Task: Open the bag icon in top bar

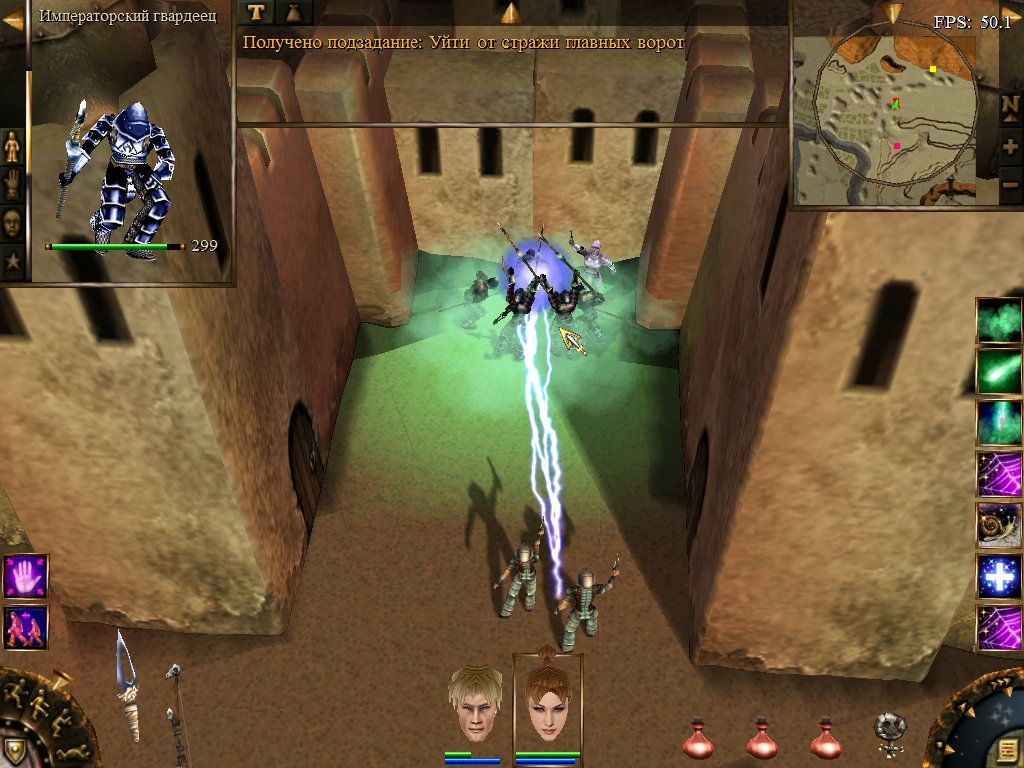Action: 296,12
